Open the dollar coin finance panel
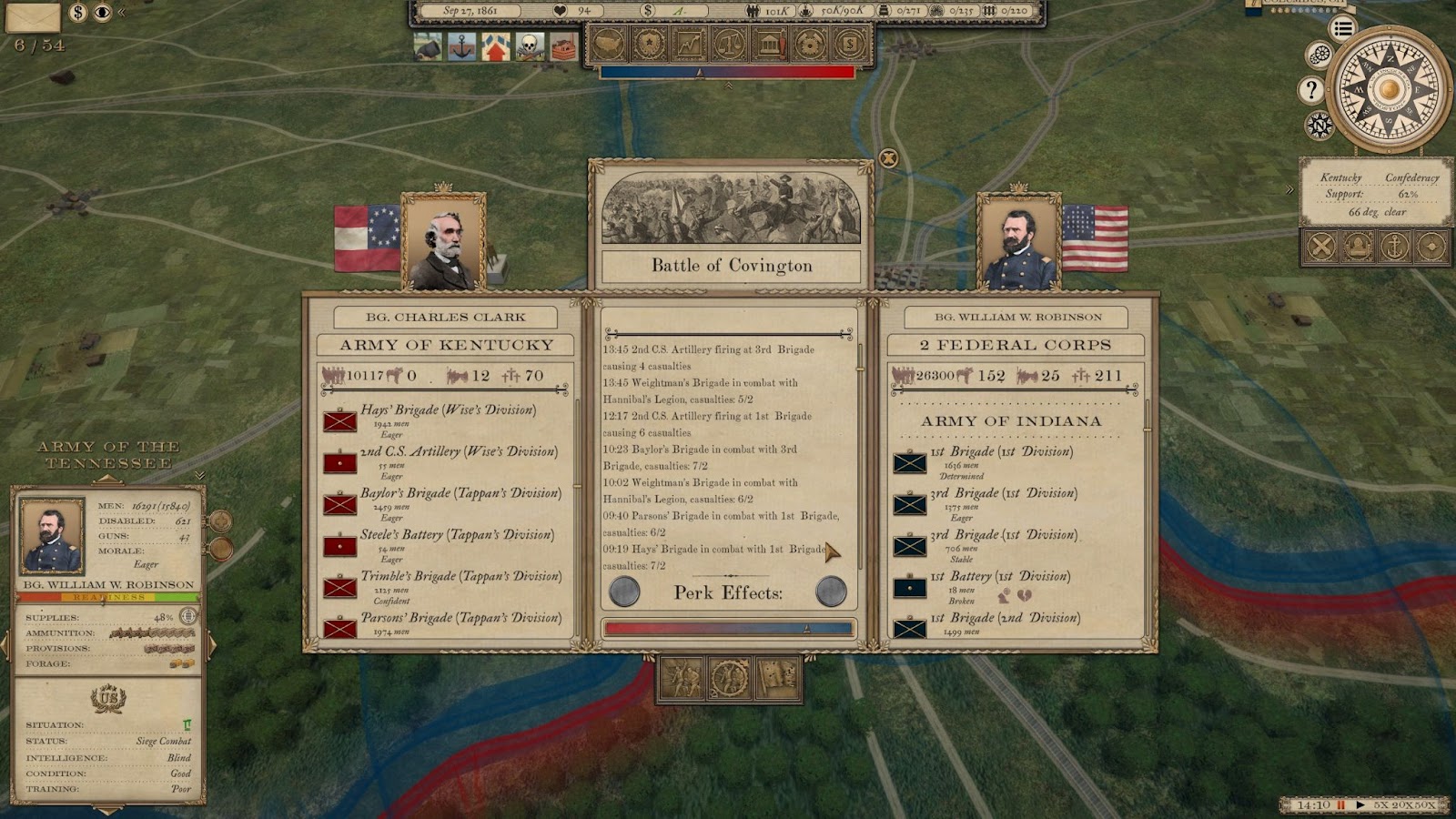The image size is (1456, 819). (849, 44)
